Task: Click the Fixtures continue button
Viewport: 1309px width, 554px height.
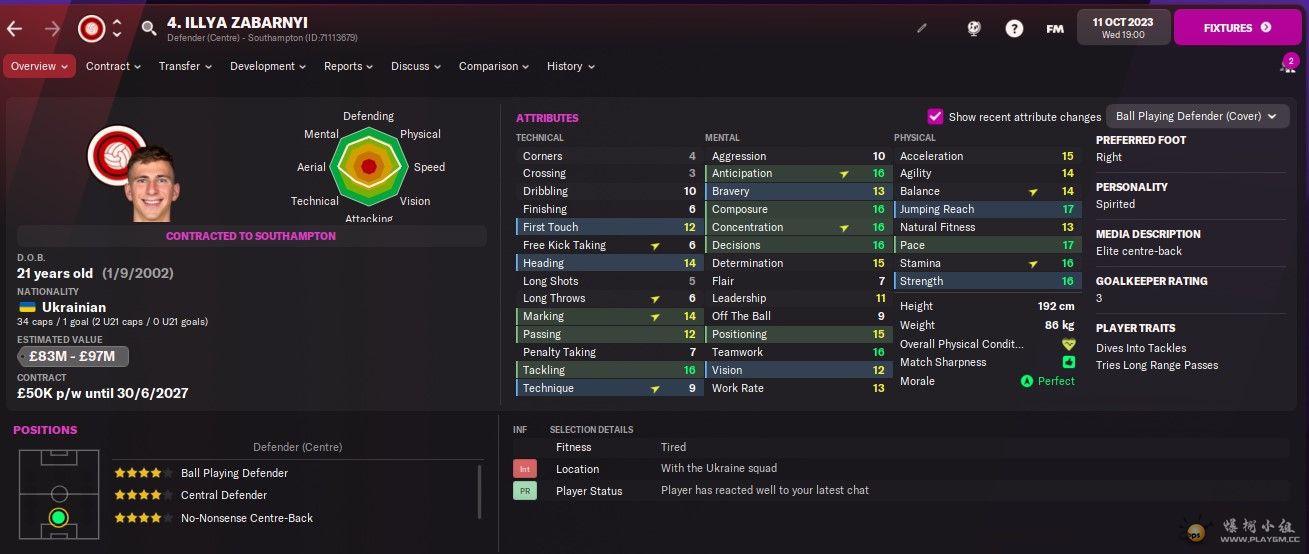Action: 1237,28
